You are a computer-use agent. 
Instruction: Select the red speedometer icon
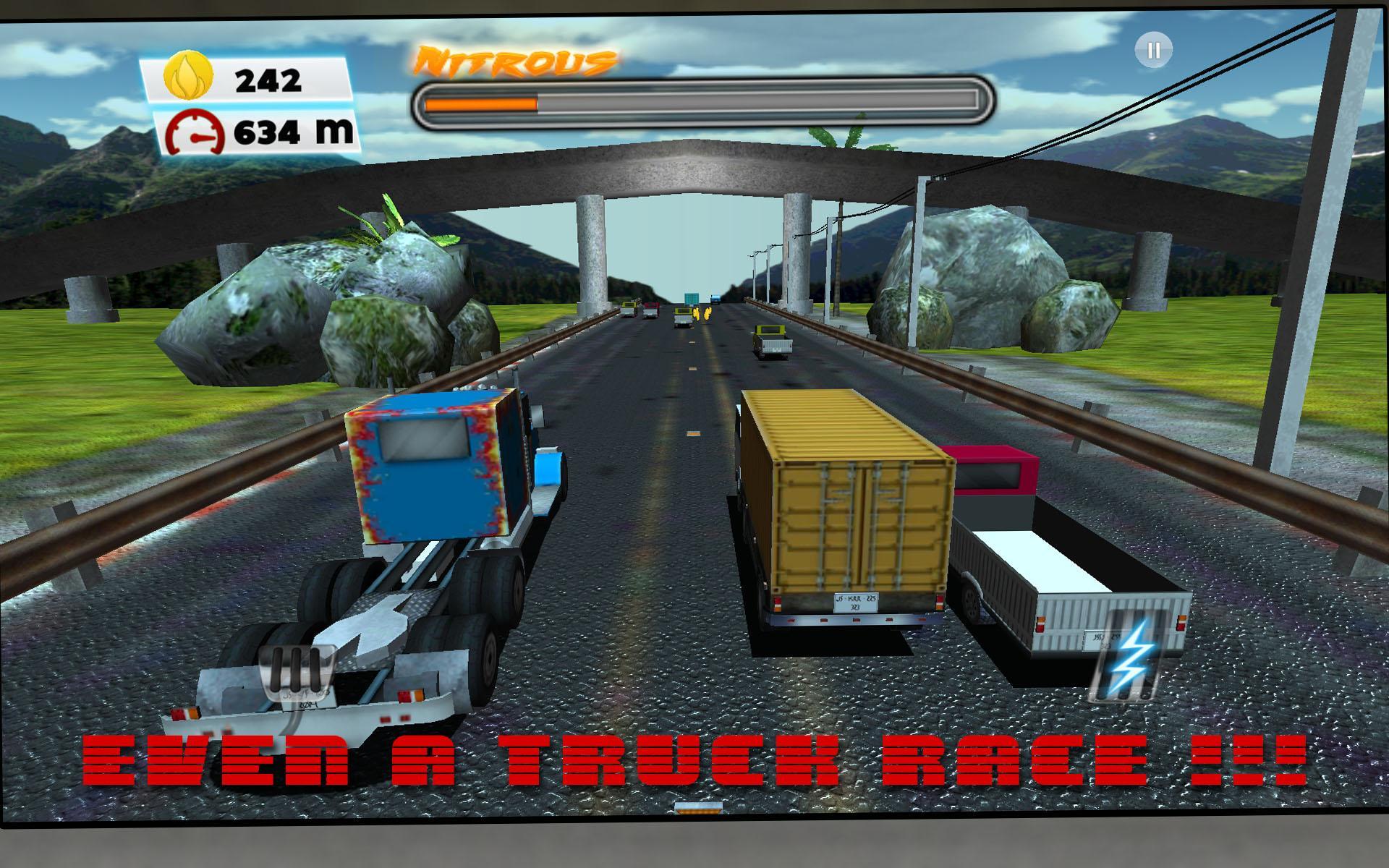[x=194, y=130]
